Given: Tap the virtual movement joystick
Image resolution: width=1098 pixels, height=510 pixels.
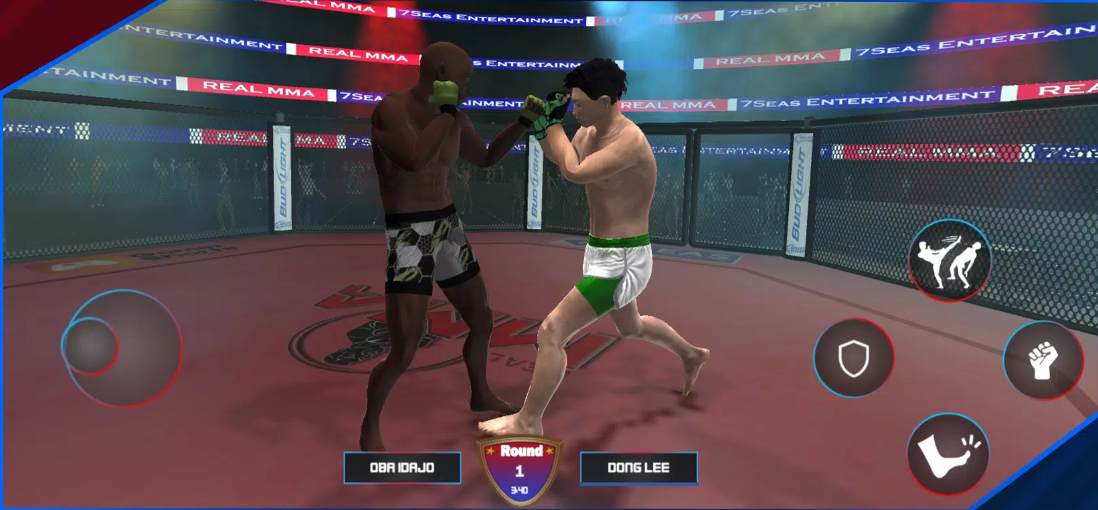Looking at the screenshot, I should tap(93, 346).
